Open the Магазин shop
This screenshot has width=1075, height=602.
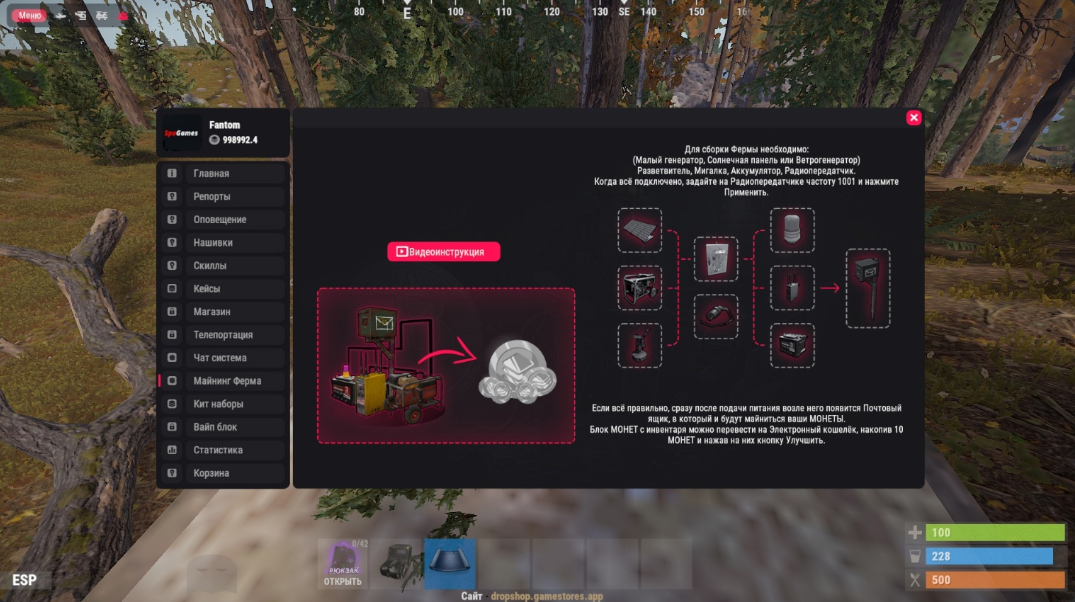[223, 312]
